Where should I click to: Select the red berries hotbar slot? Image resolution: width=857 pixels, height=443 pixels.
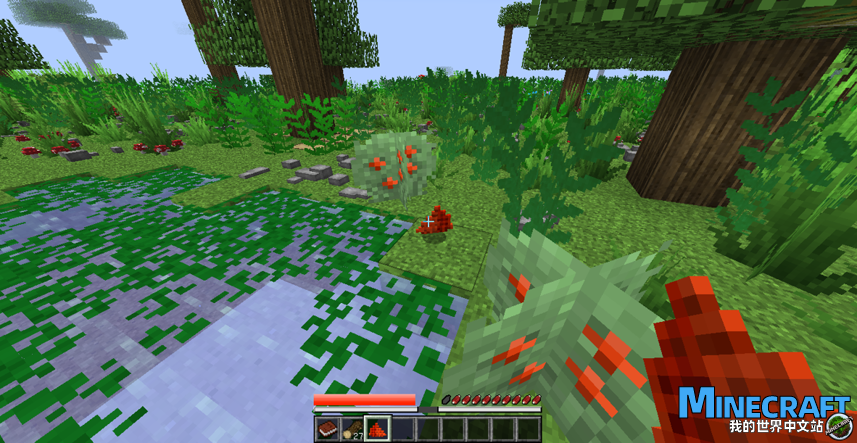(378, 429)
